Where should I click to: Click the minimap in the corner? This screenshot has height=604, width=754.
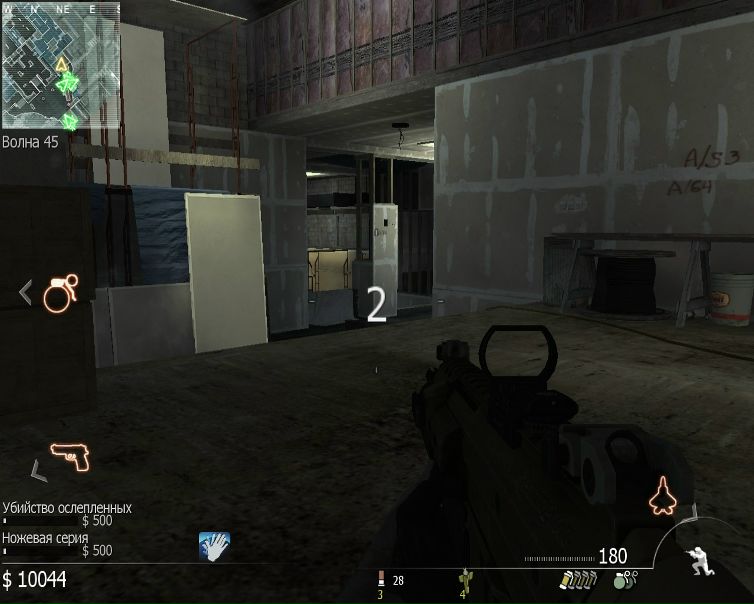tap(61, 70)
